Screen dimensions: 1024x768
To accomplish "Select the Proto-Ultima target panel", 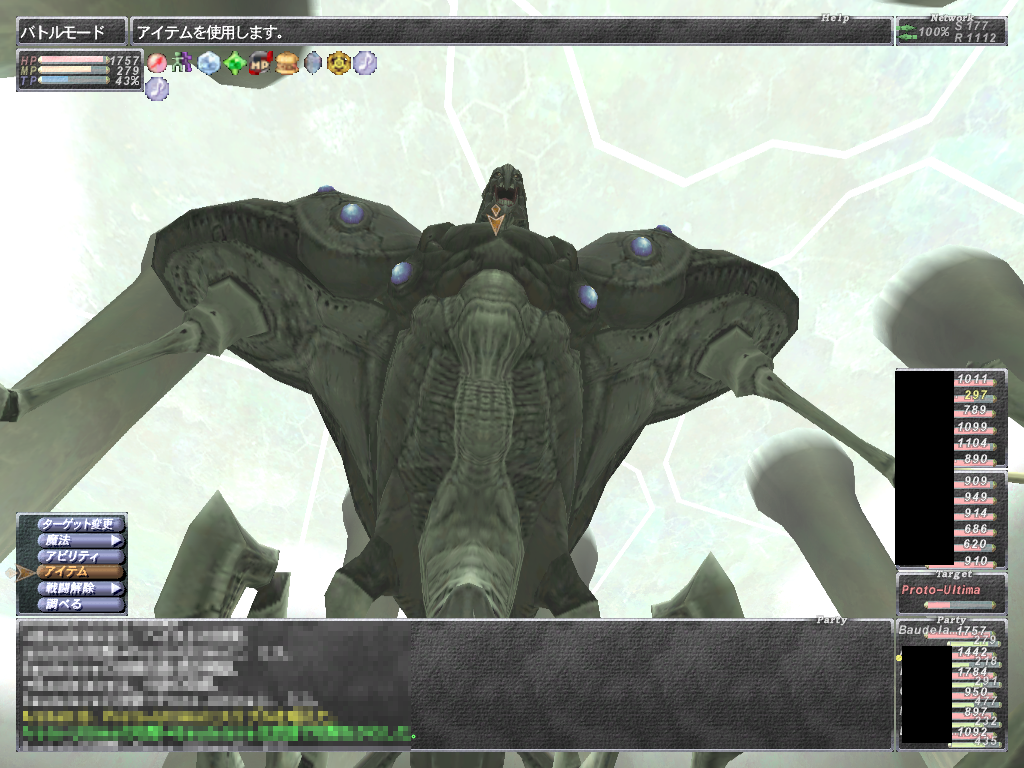I will [x=951, y=592].
